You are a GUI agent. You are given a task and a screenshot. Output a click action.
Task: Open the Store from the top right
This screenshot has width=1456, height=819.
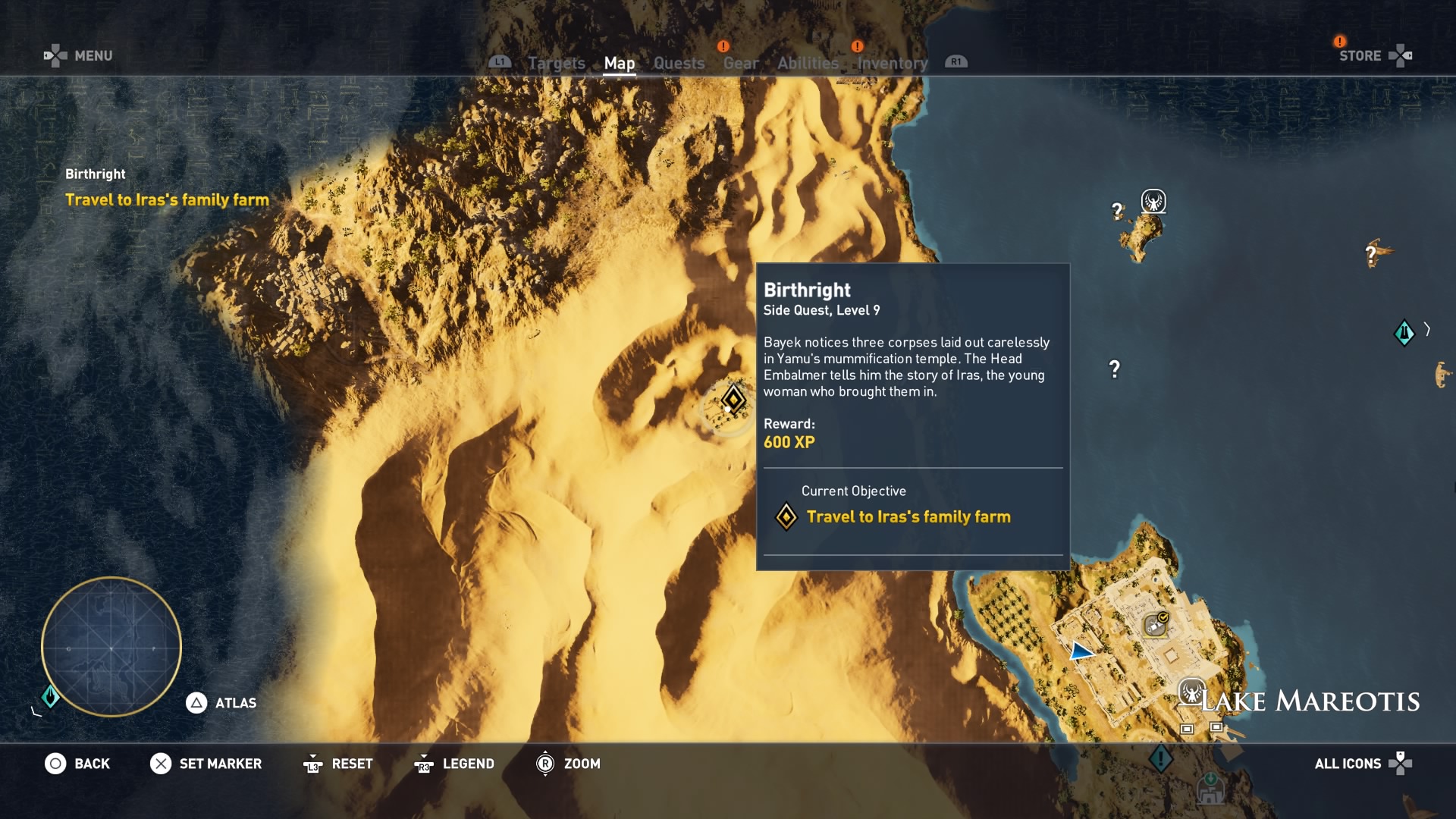coord(1361,55)
